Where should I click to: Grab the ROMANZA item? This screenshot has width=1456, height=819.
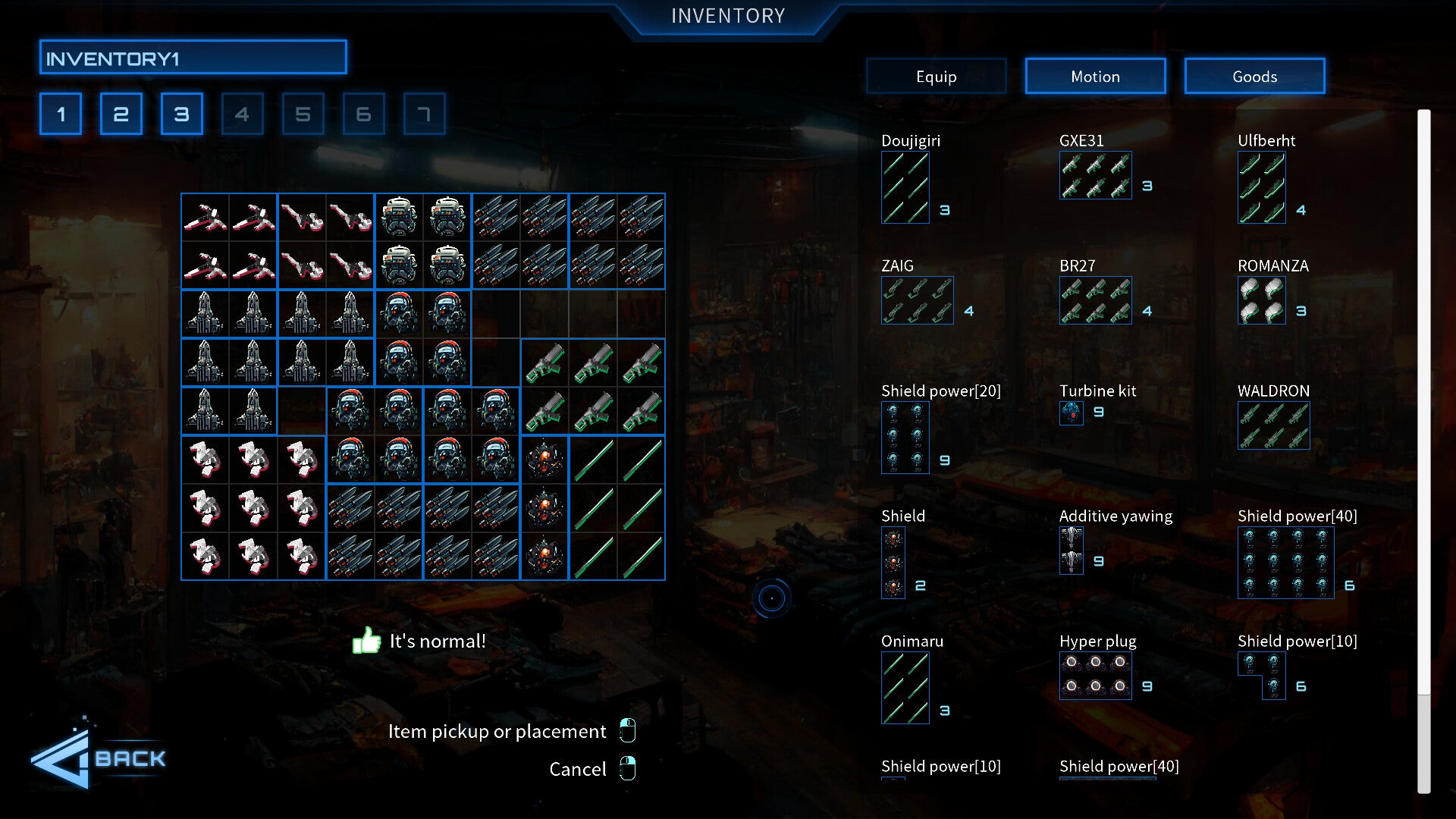point(1261,300)
